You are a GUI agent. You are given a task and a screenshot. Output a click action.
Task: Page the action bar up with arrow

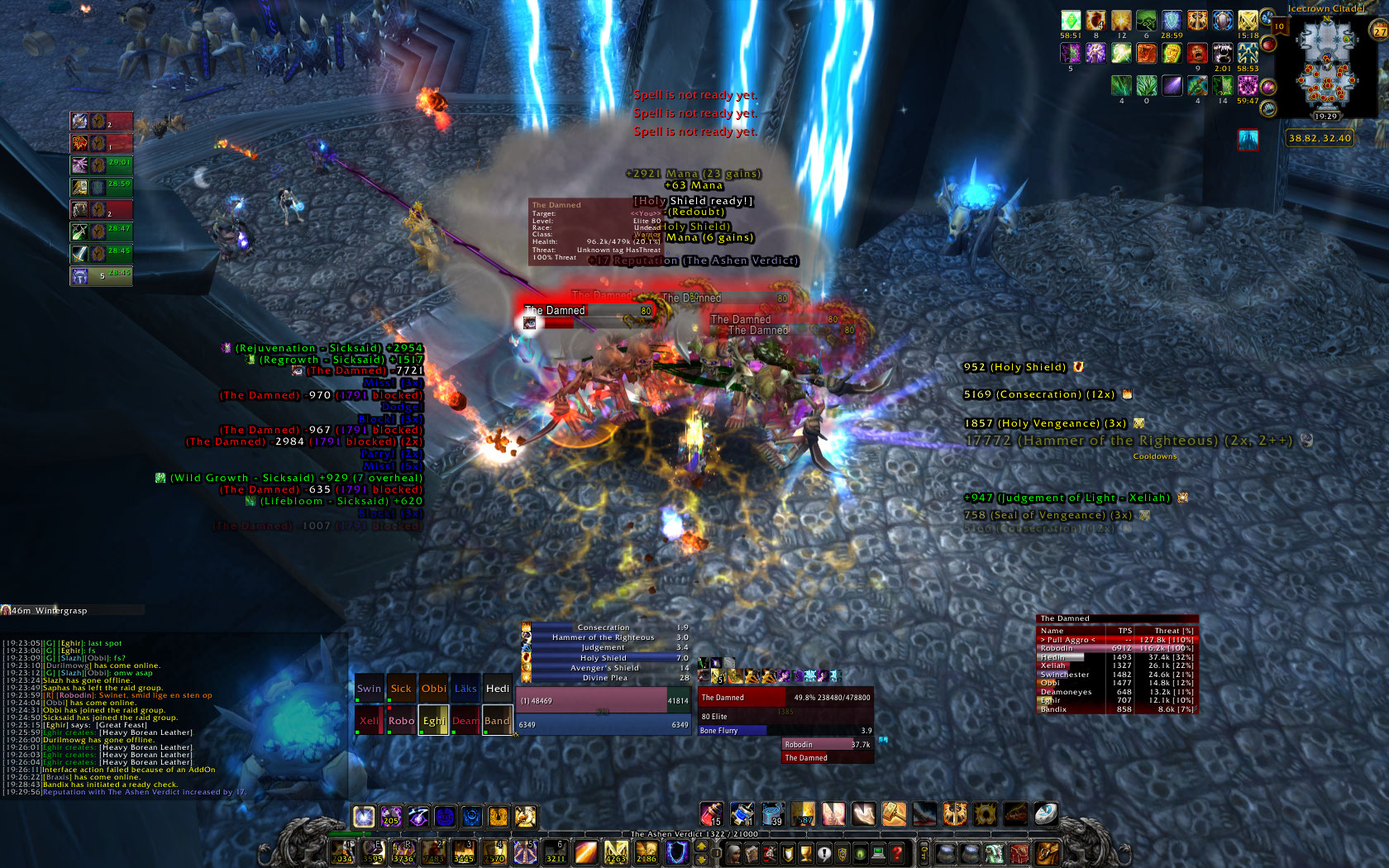coord(702,846)
